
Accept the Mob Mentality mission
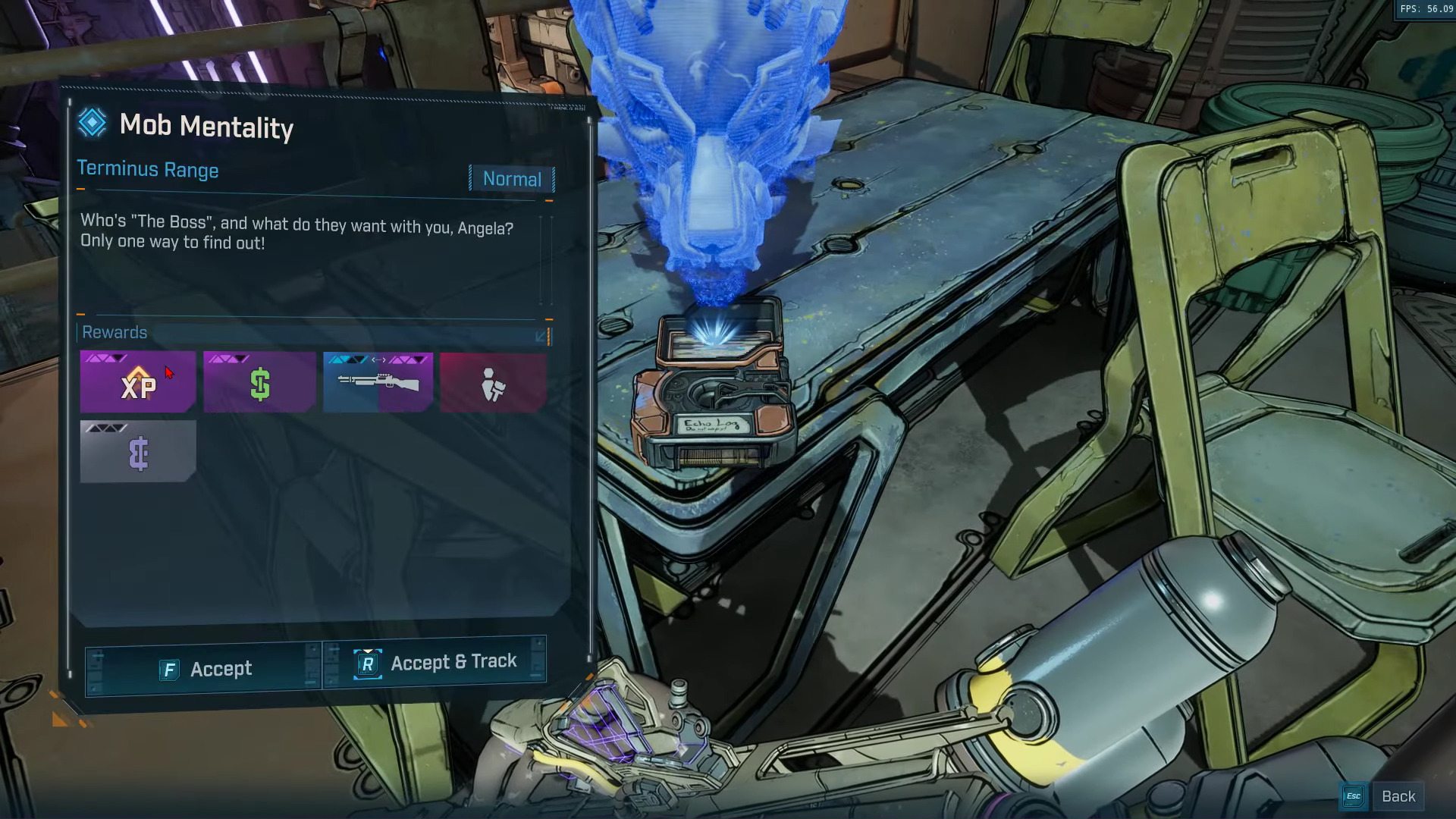tap(205, 669)
